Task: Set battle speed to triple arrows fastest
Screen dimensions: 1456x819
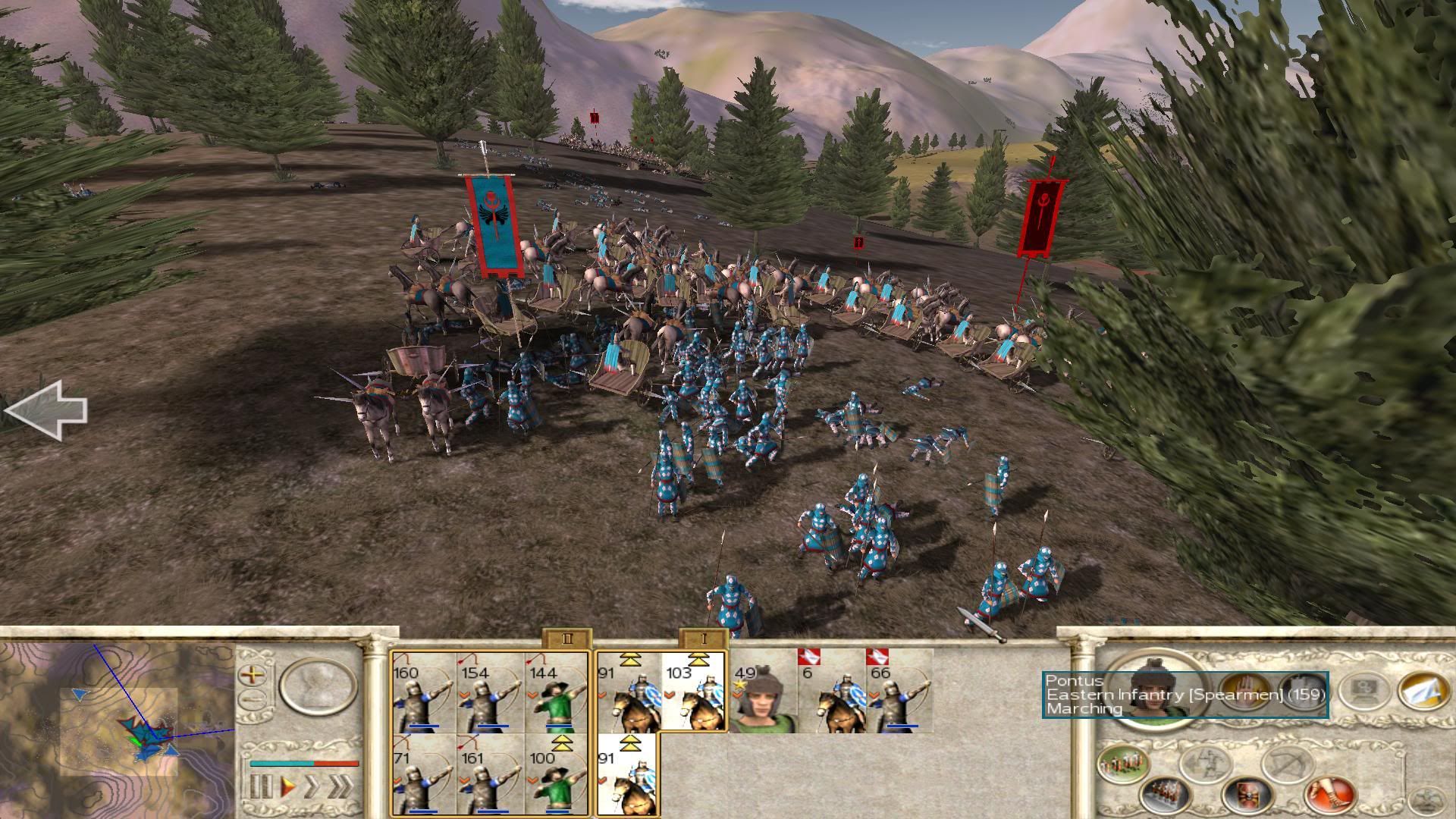Action: pyautogui.click(x=340, y=787)
